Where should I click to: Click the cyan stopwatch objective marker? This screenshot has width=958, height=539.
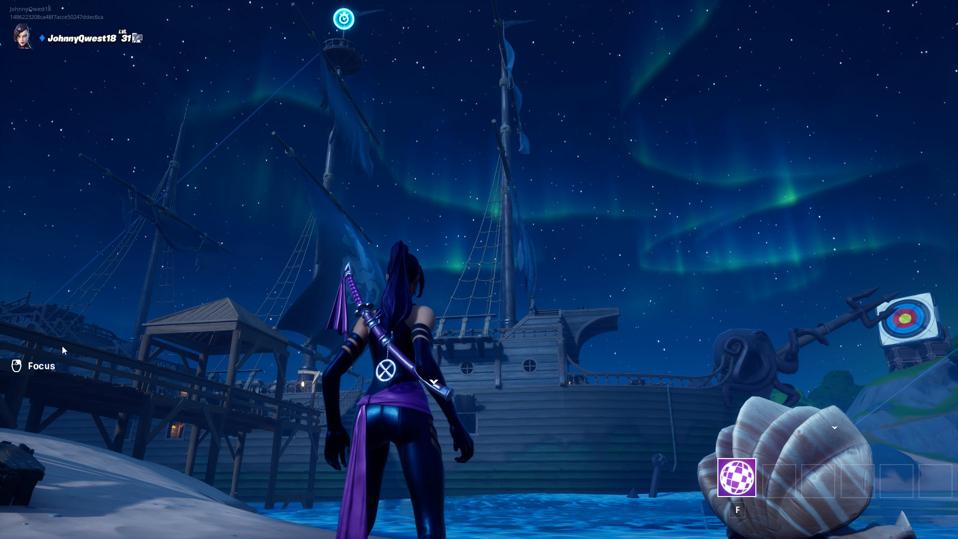(x=343, y=19)
